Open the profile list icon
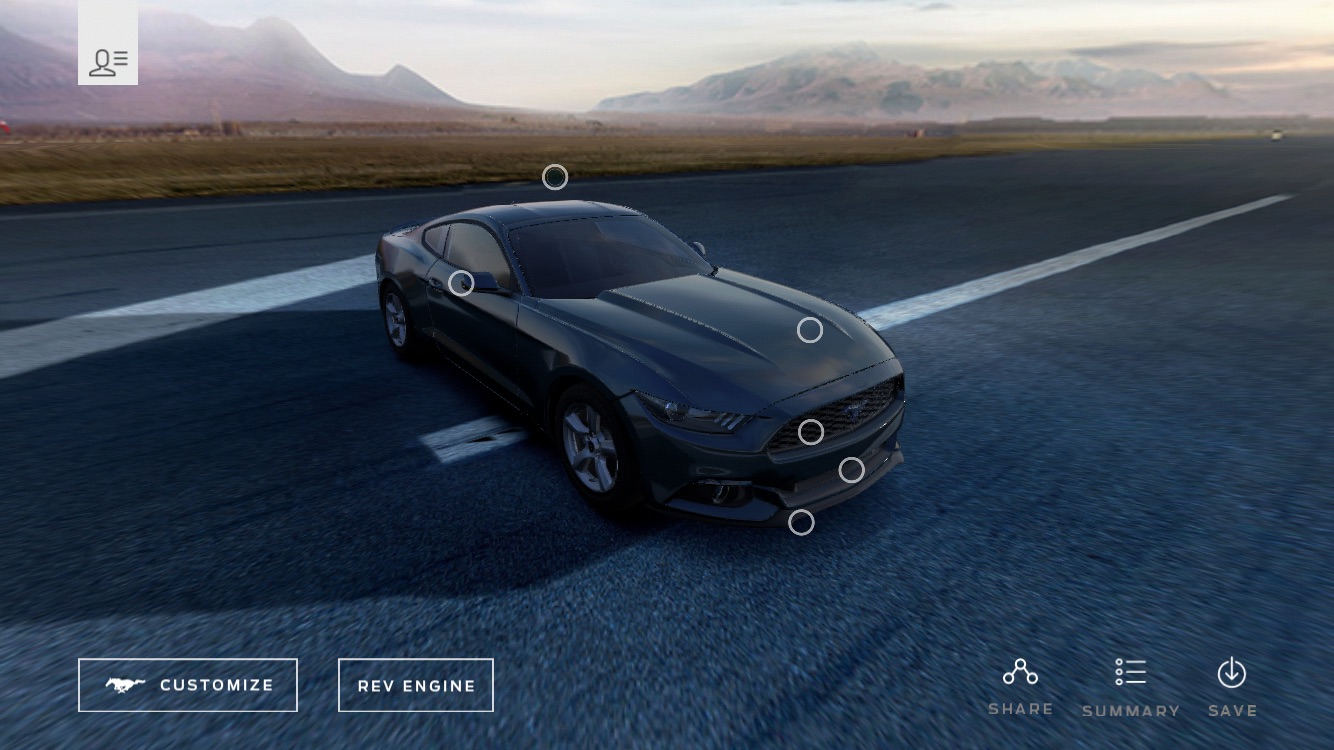Image resolution: width=1334 pixels, height=750 pixels. tap(108, 62)
